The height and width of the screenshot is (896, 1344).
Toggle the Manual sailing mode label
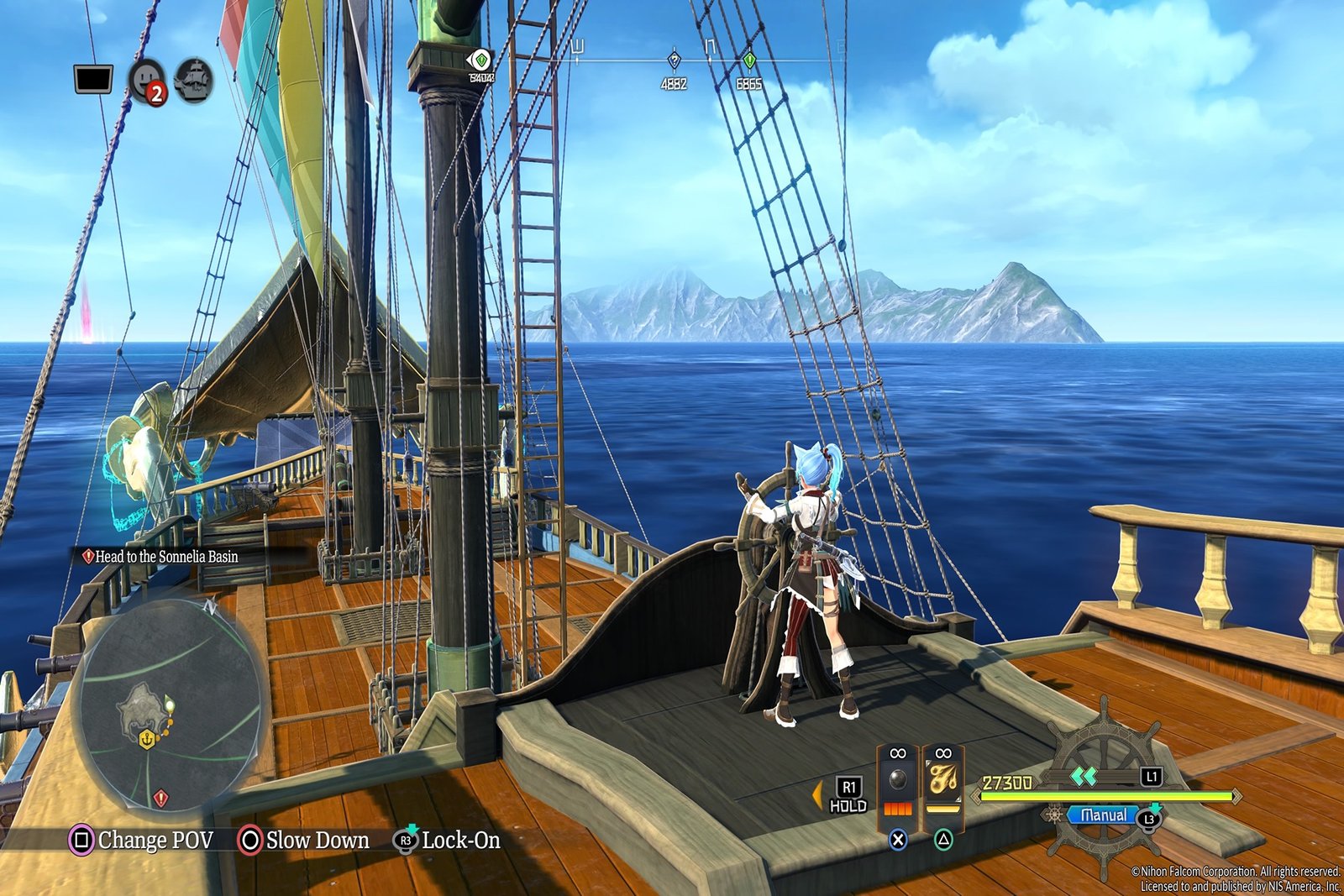tap(1104, 815)
